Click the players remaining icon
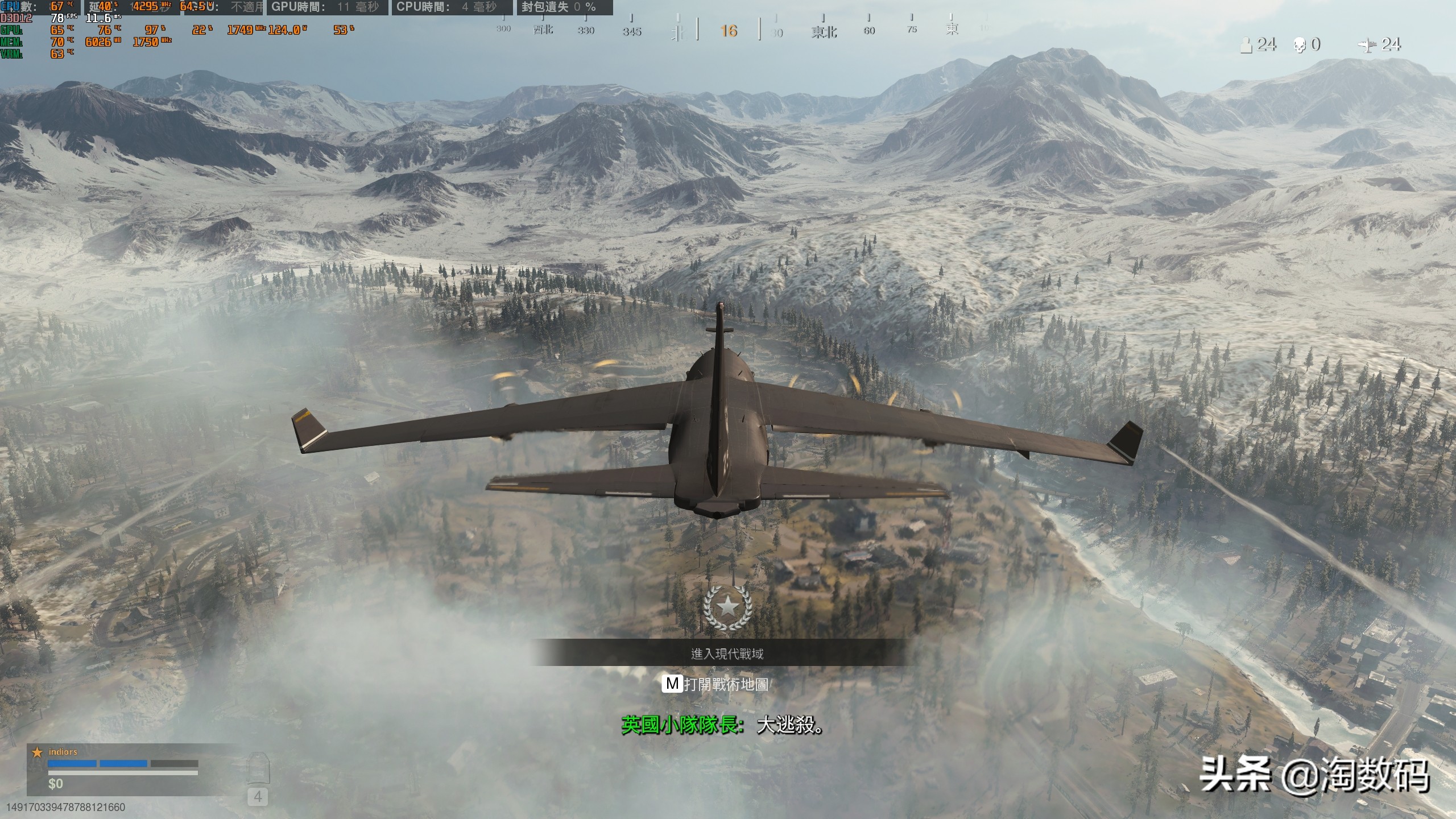 click(x=1246, y=45)
